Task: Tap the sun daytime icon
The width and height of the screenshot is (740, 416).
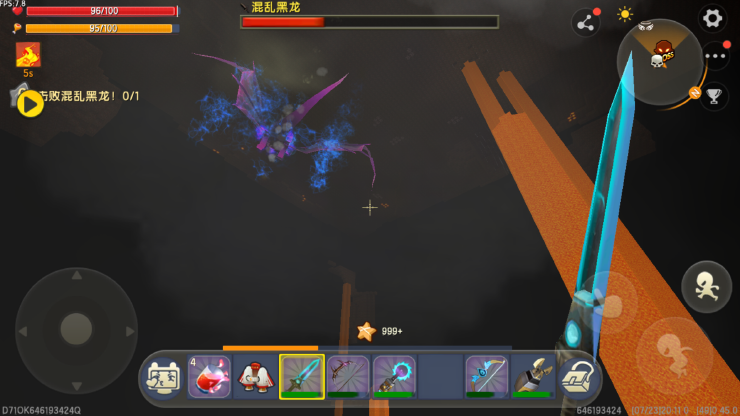Action: pos(625,14)
